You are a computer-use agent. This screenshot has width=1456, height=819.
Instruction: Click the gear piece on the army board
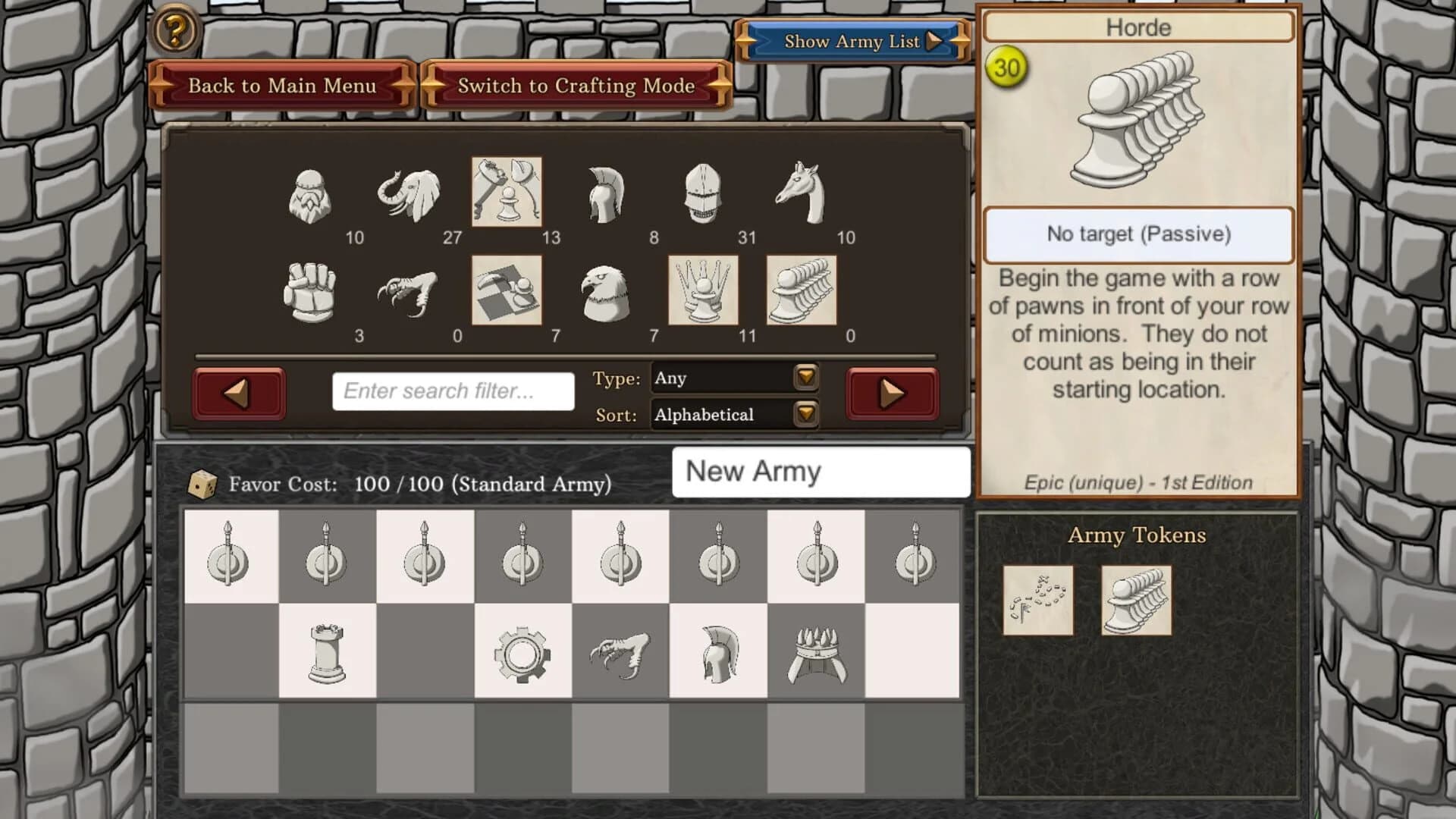point(522,652)
